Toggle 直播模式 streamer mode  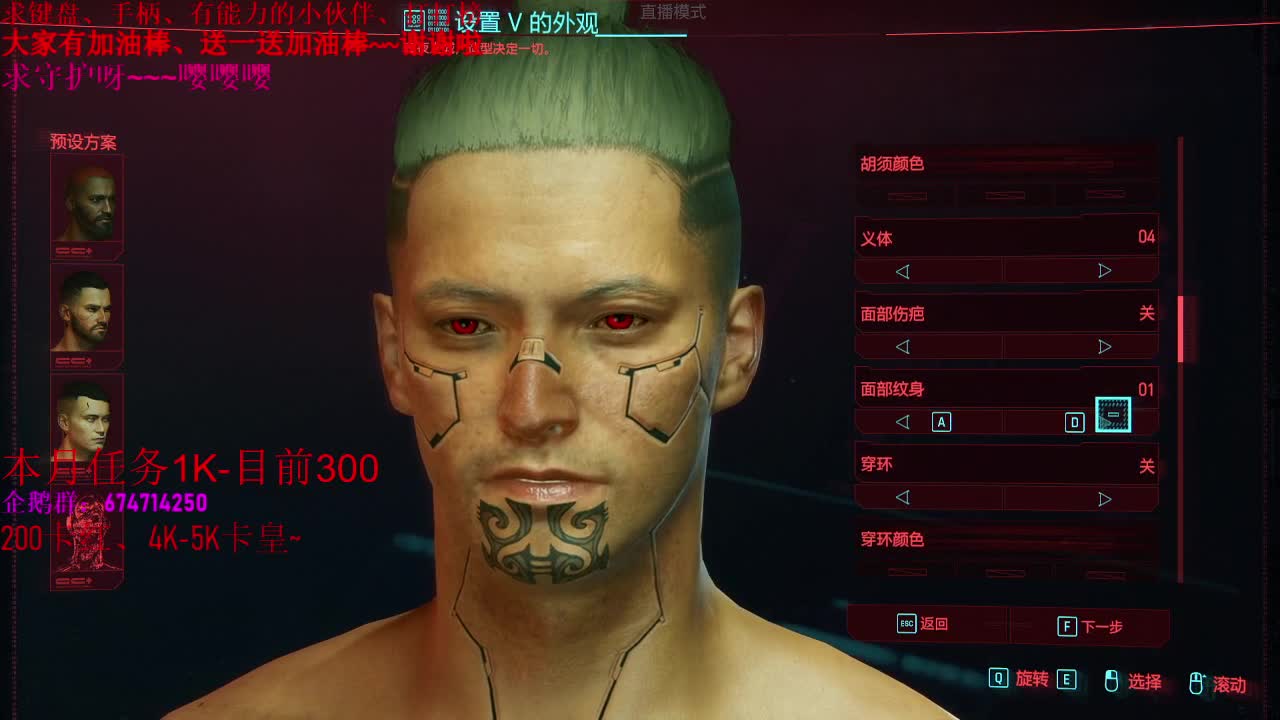point(672,12)
